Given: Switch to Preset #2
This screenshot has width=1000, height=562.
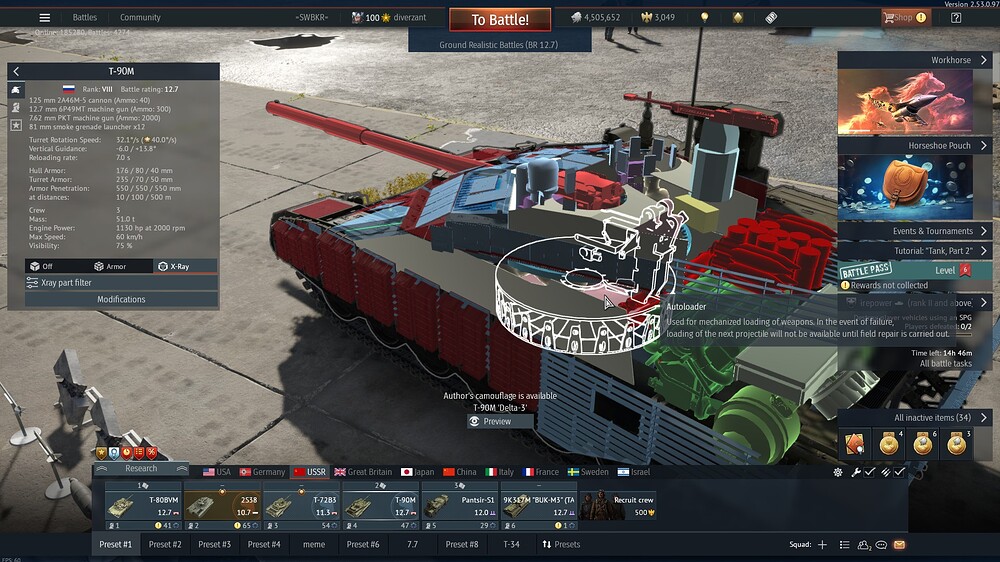Looking at the screenshot, I should [165, 544].
